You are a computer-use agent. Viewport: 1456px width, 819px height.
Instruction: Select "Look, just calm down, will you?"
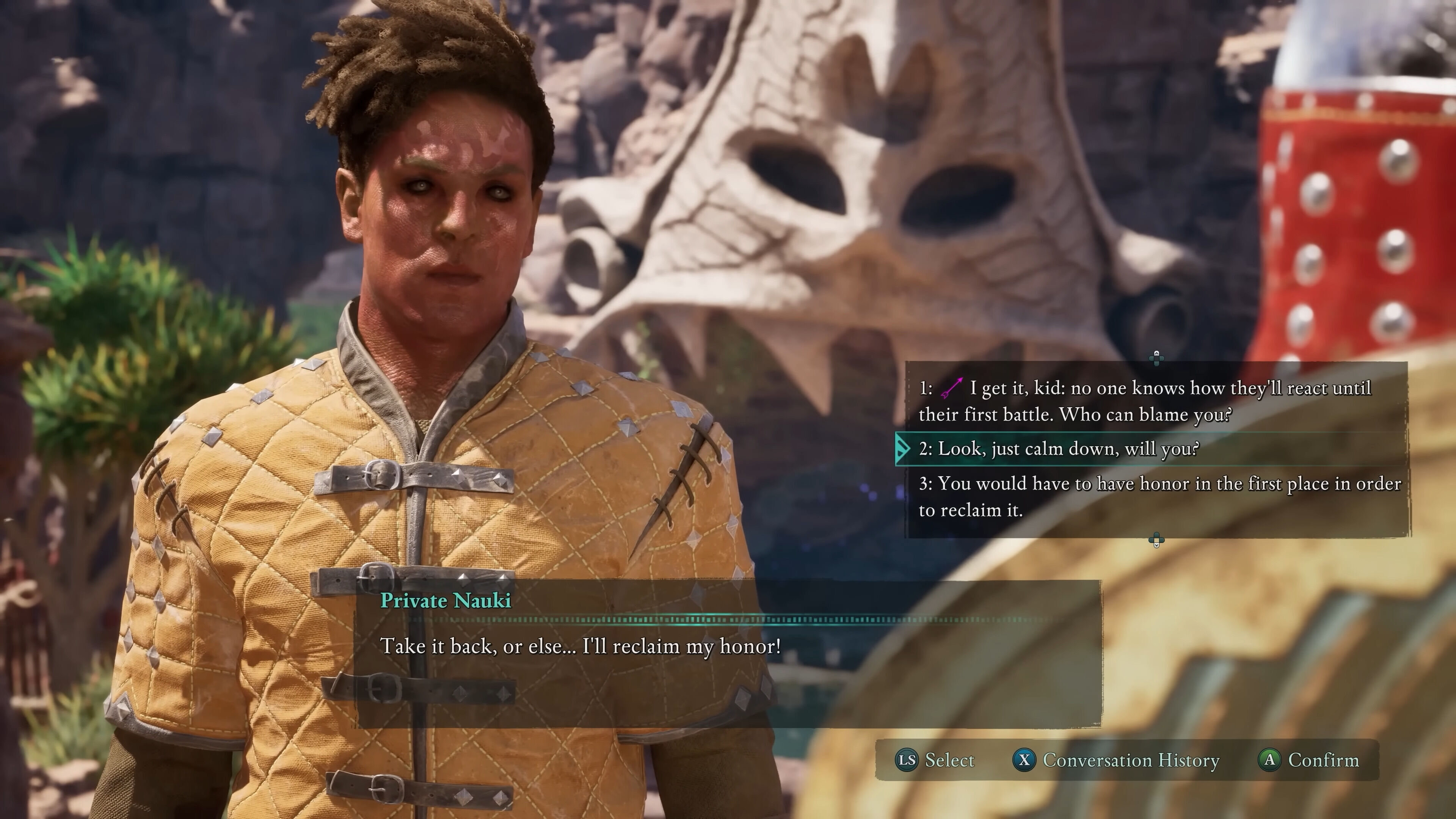pyautogui.click(x=1068, y=449)
